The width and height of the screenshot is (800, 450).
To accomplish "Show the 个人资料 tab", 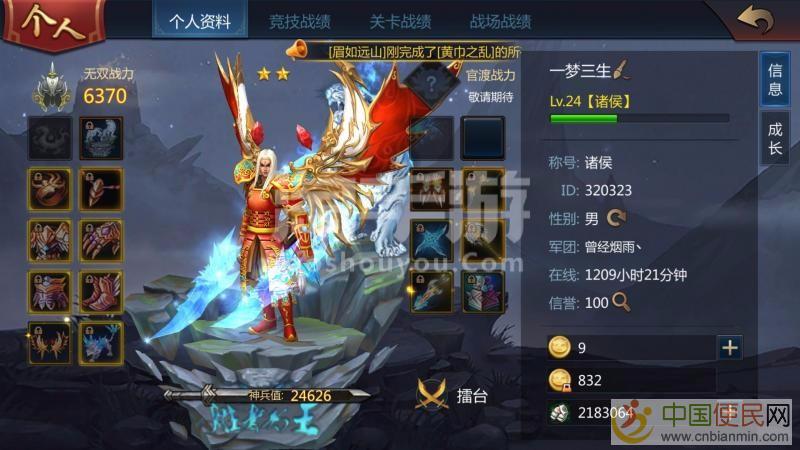I will pyautogui.click(x=200, y=20).
